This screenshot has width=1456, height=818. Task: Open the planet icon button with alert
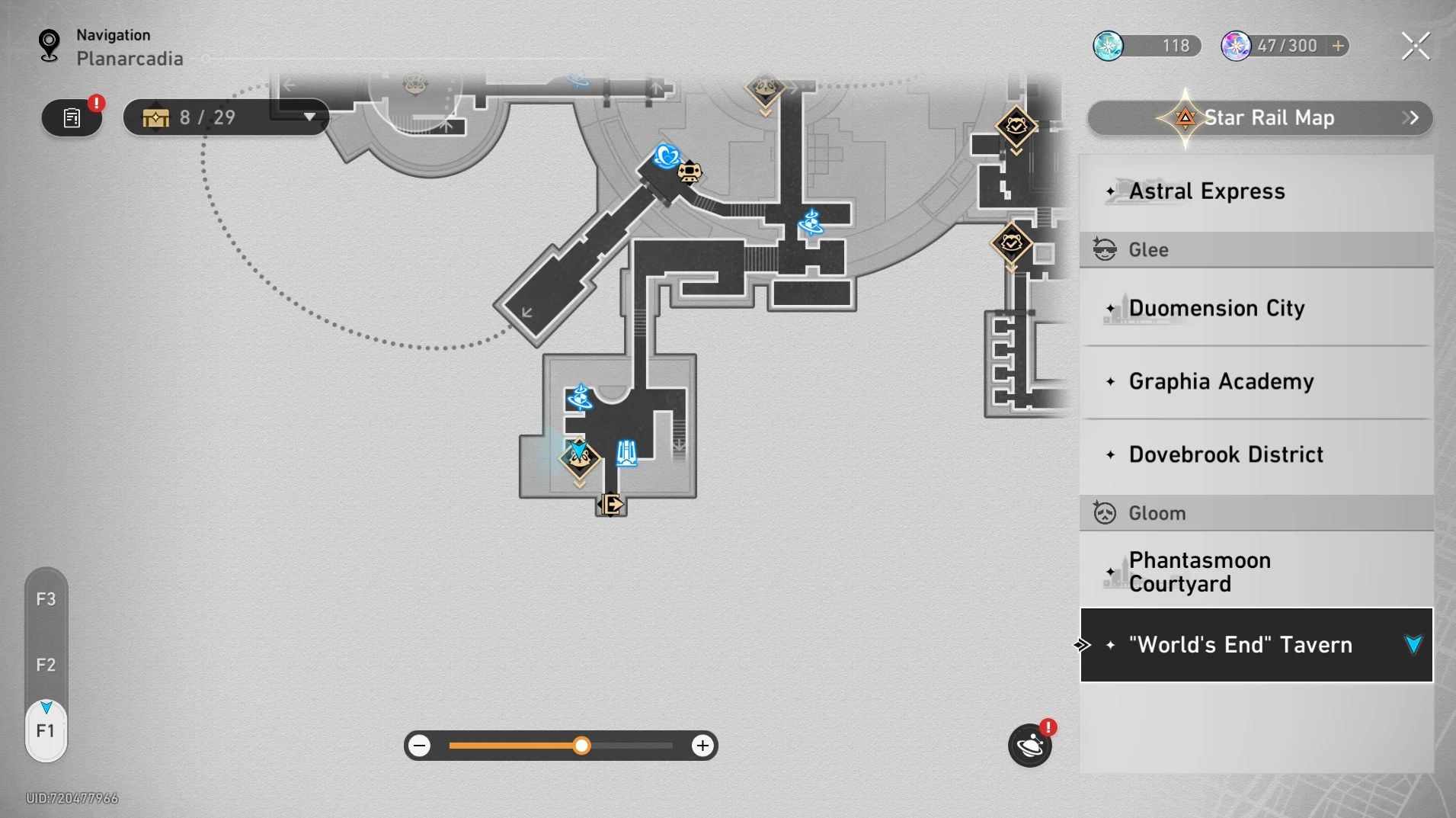[1029, 746]
